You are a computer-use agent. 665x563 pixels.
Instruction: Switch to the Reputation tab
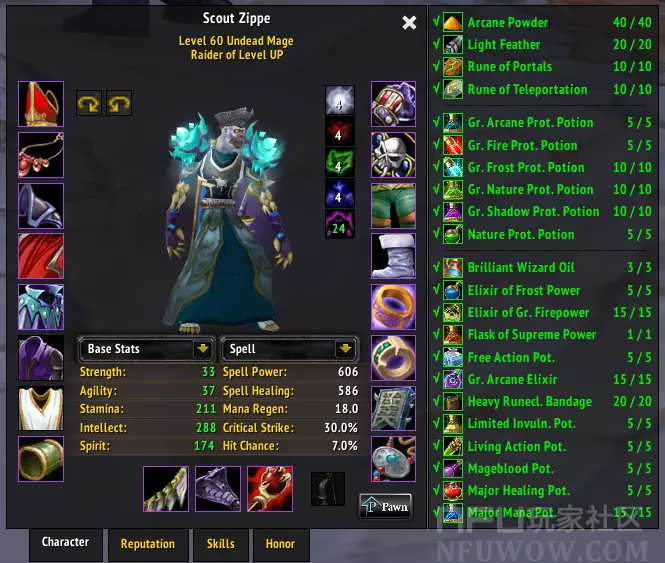148,544
